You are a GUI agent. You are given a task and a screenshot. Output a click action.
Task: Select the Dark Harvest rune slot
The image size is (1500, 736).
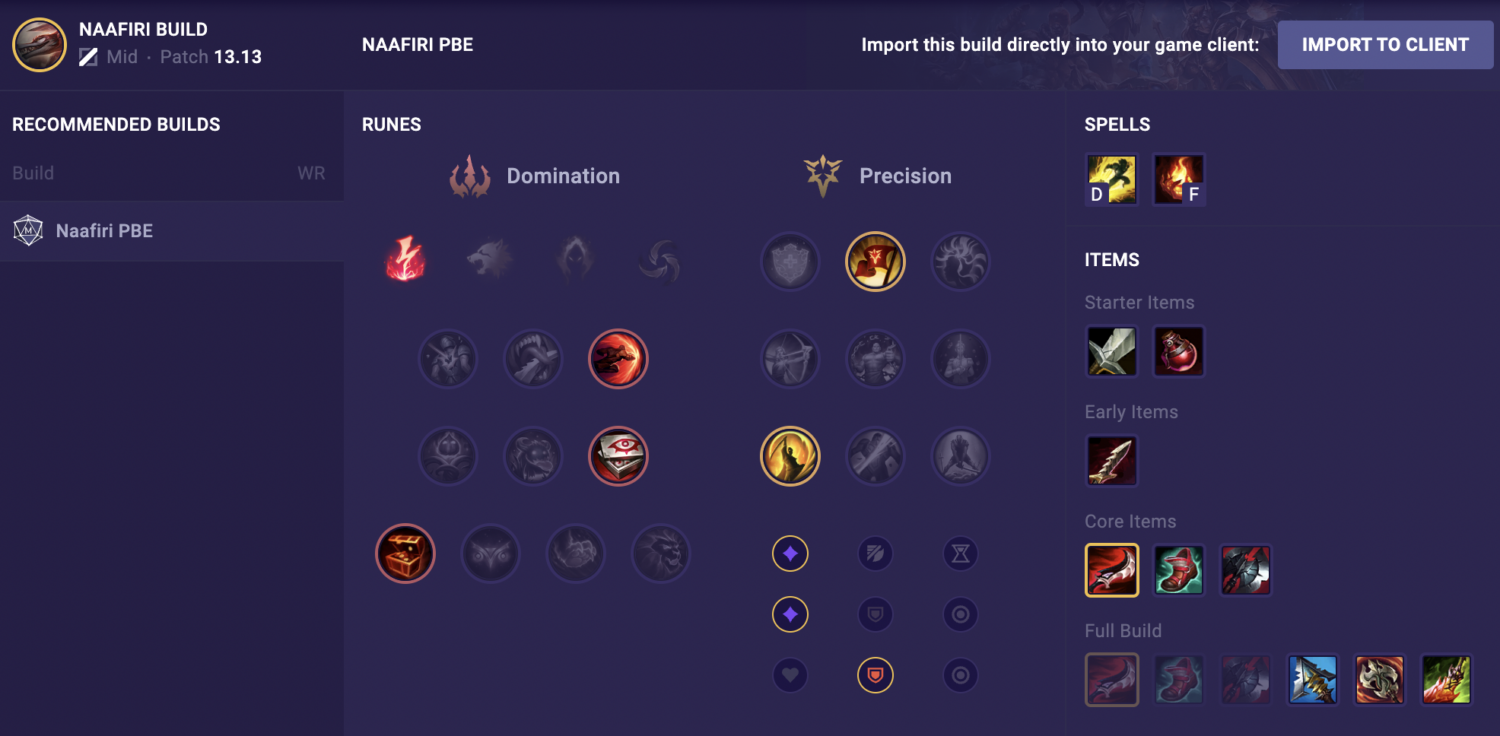575,260
